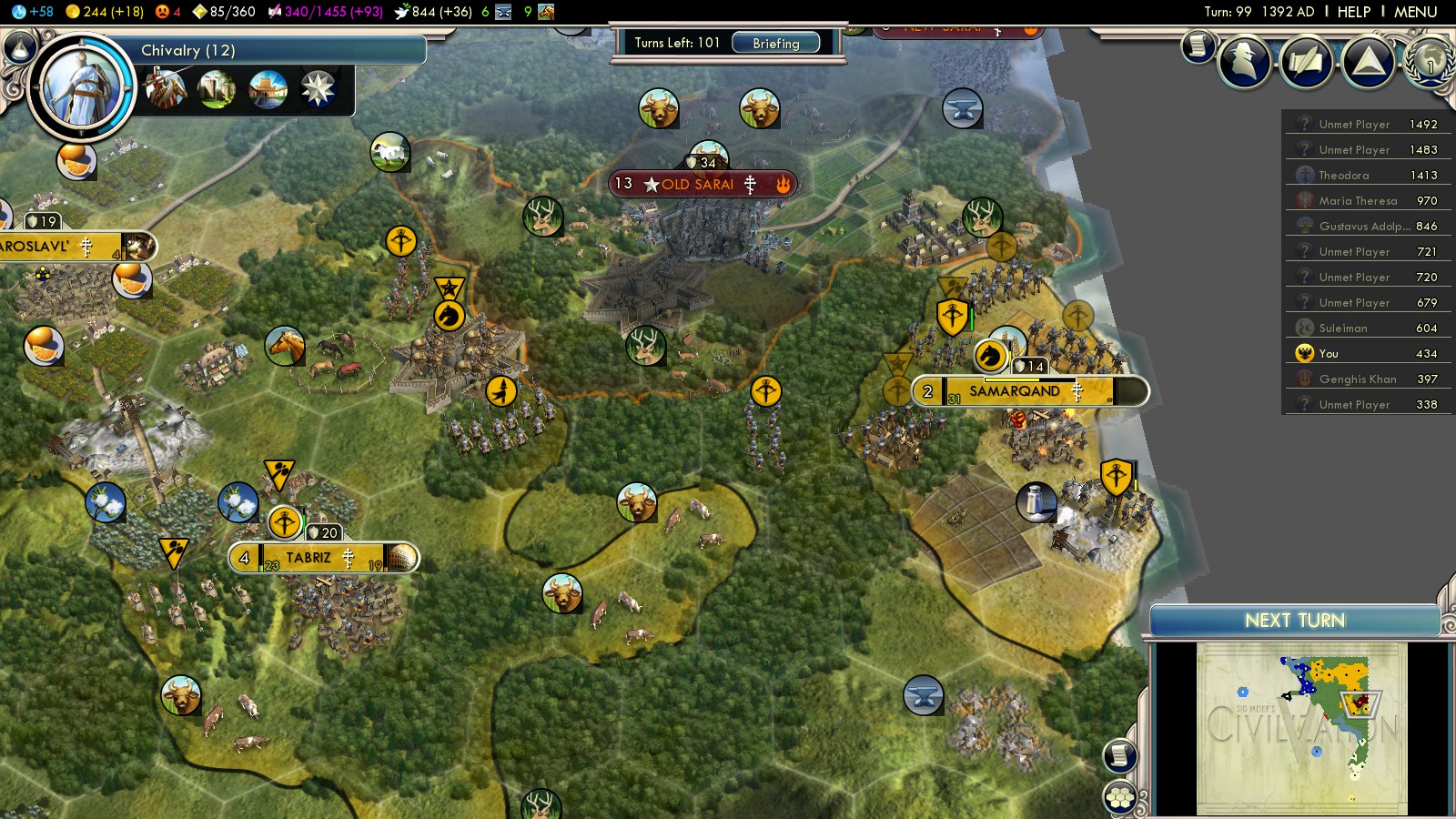Open the World Congress globe icon
Viewport: 1456px width, 819px height.
click(x=1431, y=62)
